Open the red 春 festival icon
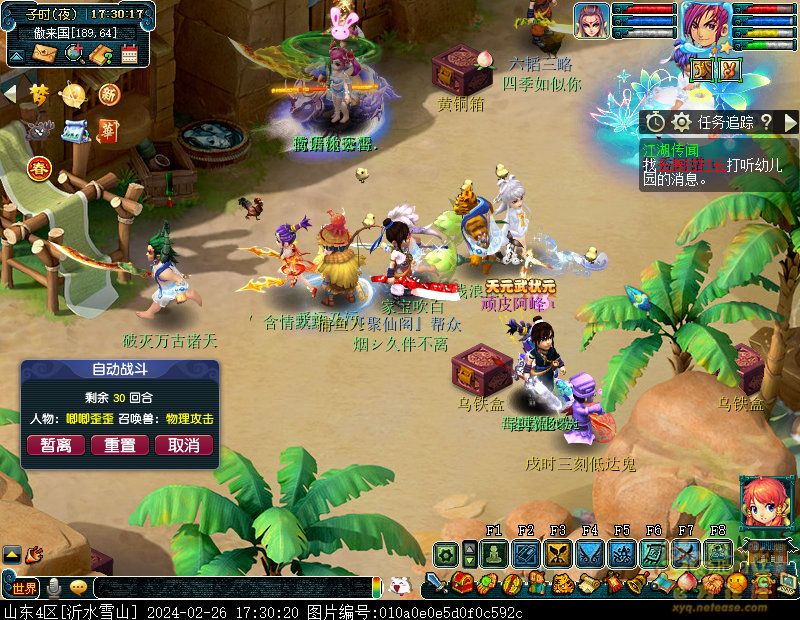 click(x=40, y=168)
